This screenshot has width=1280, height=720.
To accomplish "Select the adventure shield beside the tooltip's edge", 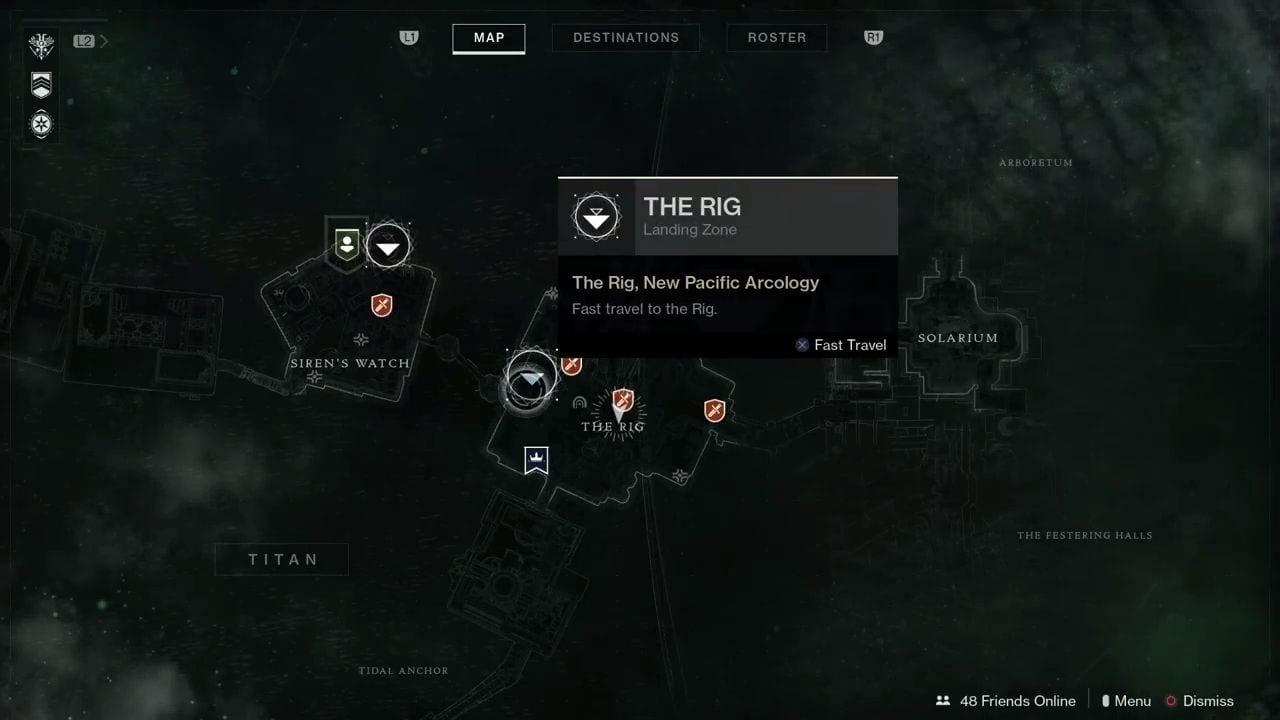I will (571, 366).
